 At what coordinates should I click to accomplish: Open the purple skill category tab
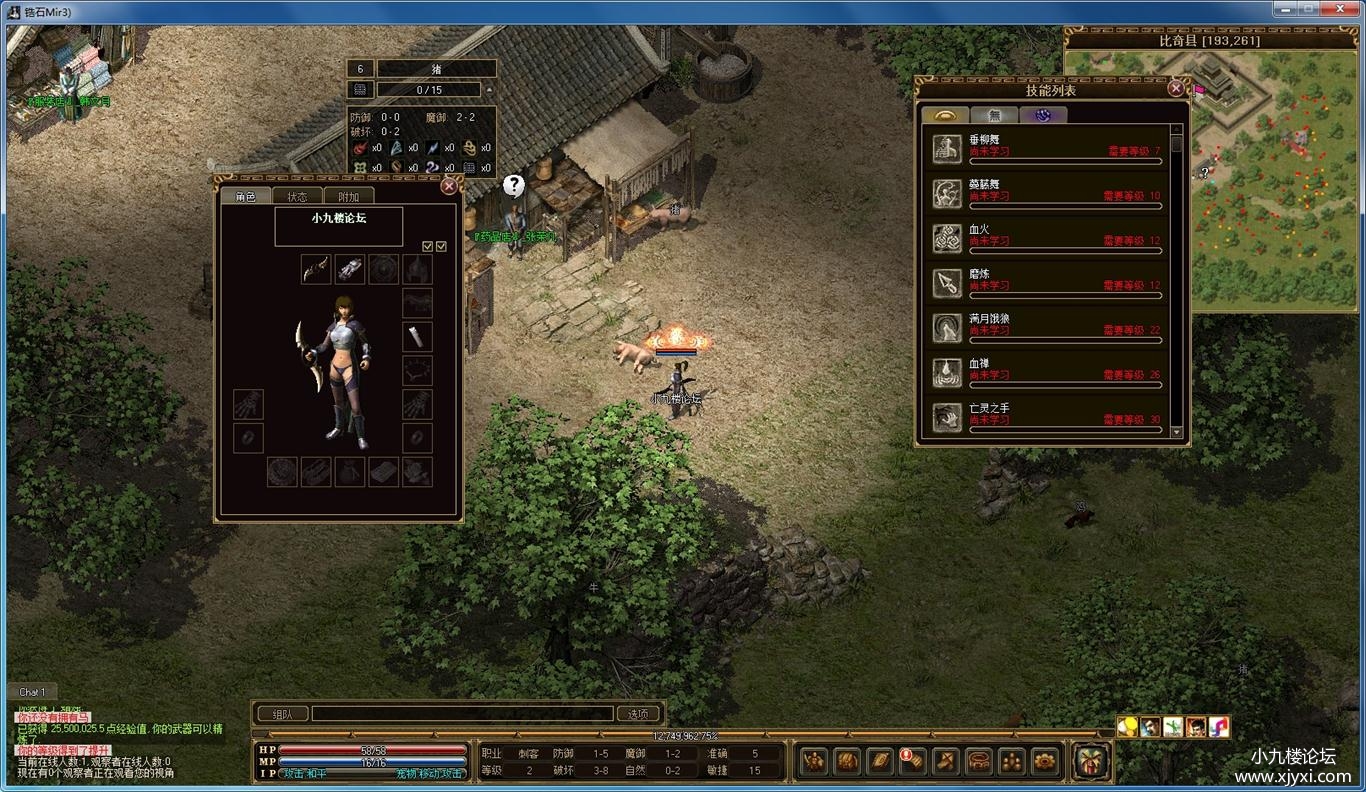click(1043, 115)
